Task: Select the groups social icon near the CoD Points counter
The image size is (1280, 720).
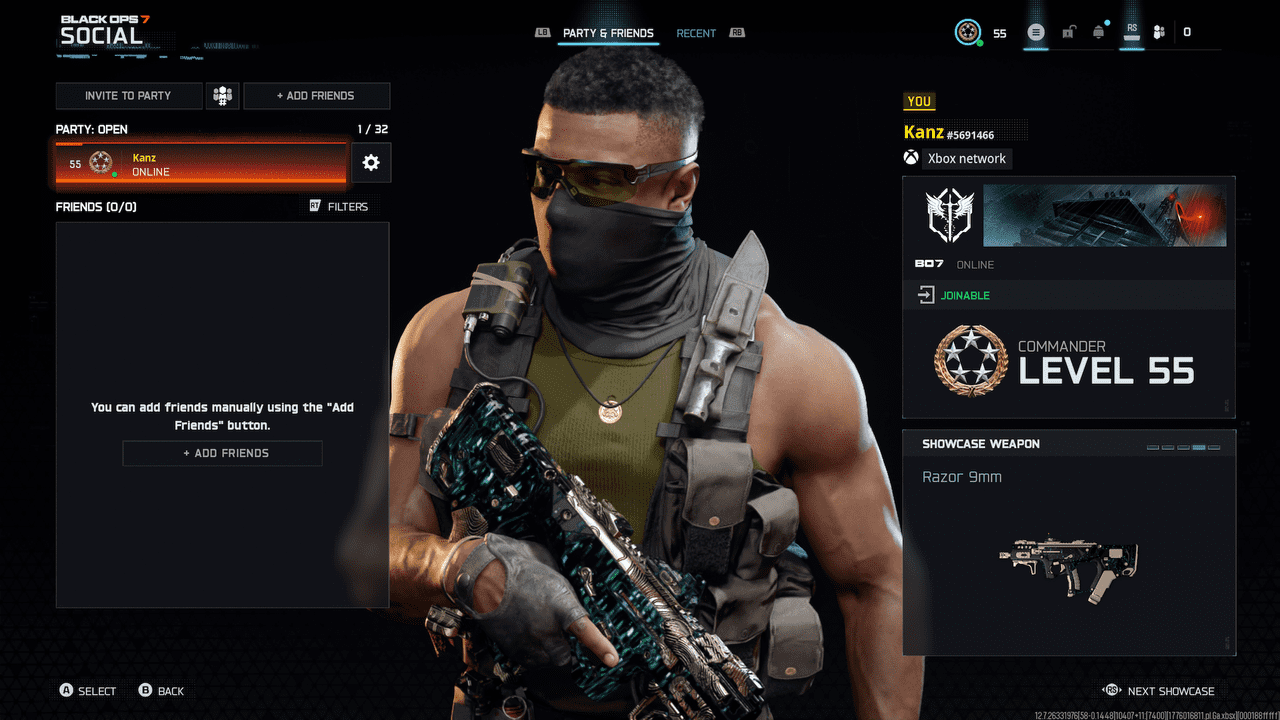Action: coord(1158,31)
